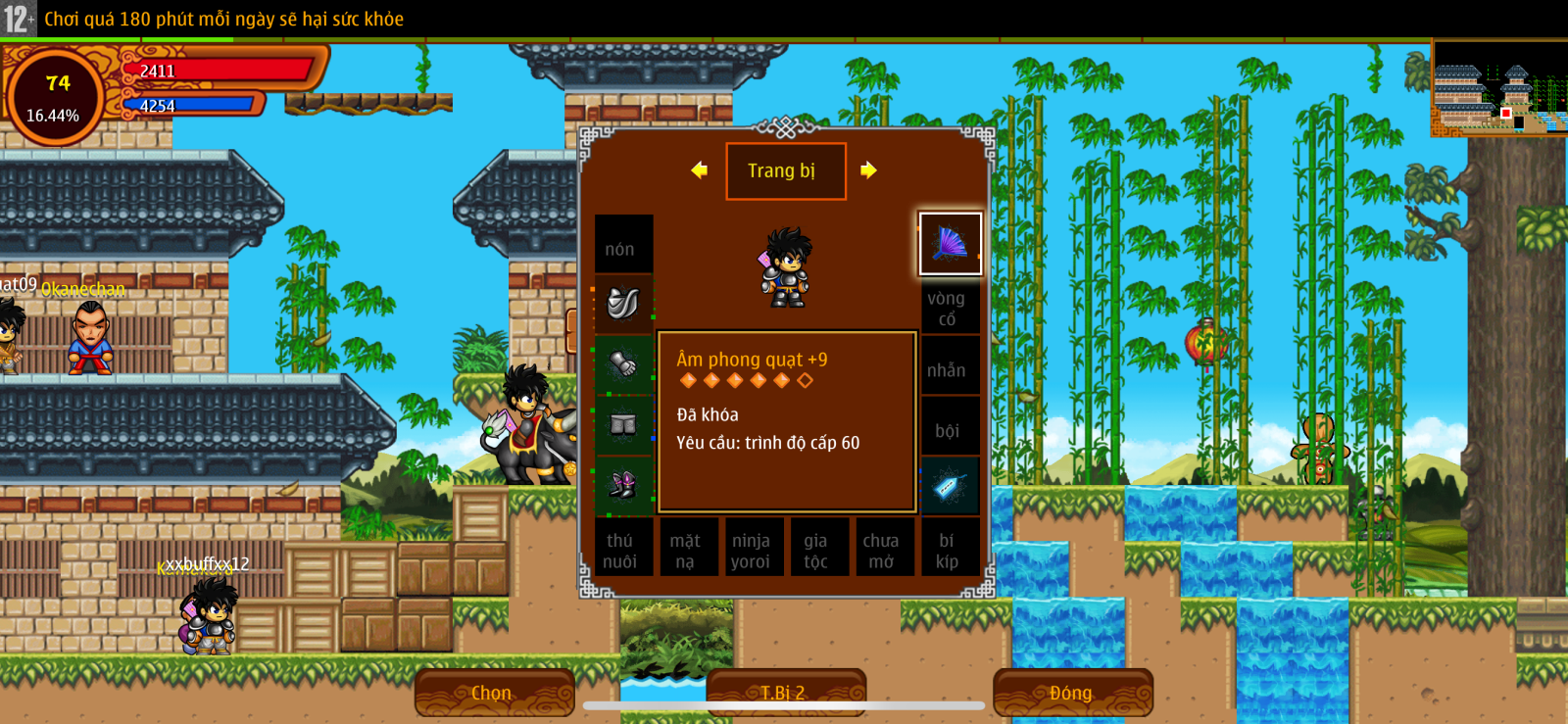Click the Chọn button
Image resolution: width=1568 pixels, height=724 pixels.
click(493, 693)
